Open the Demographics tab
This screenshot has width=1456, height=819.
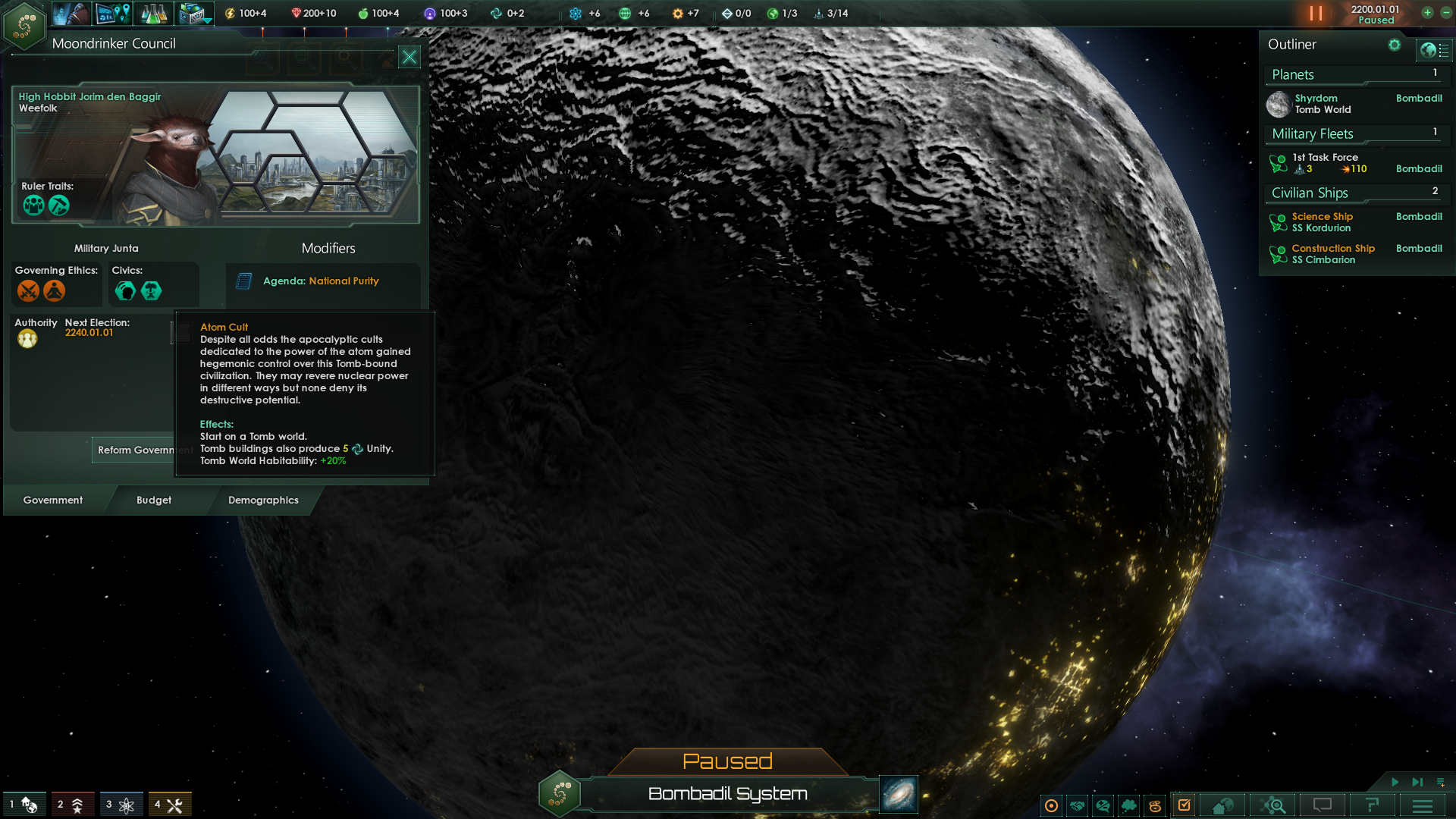click(263, 500)
